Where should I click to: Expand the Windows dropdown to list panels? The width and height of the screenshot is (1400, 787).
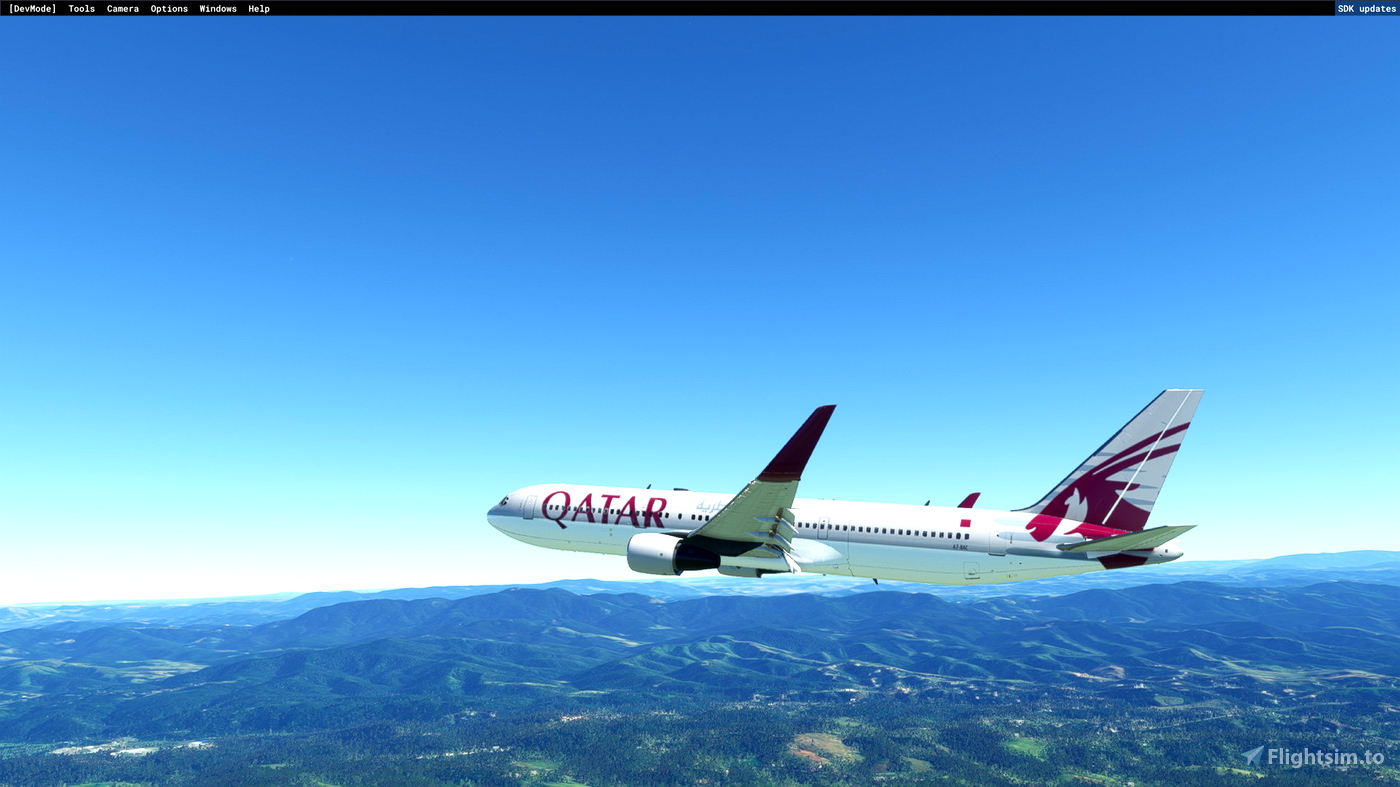(218, 7)
